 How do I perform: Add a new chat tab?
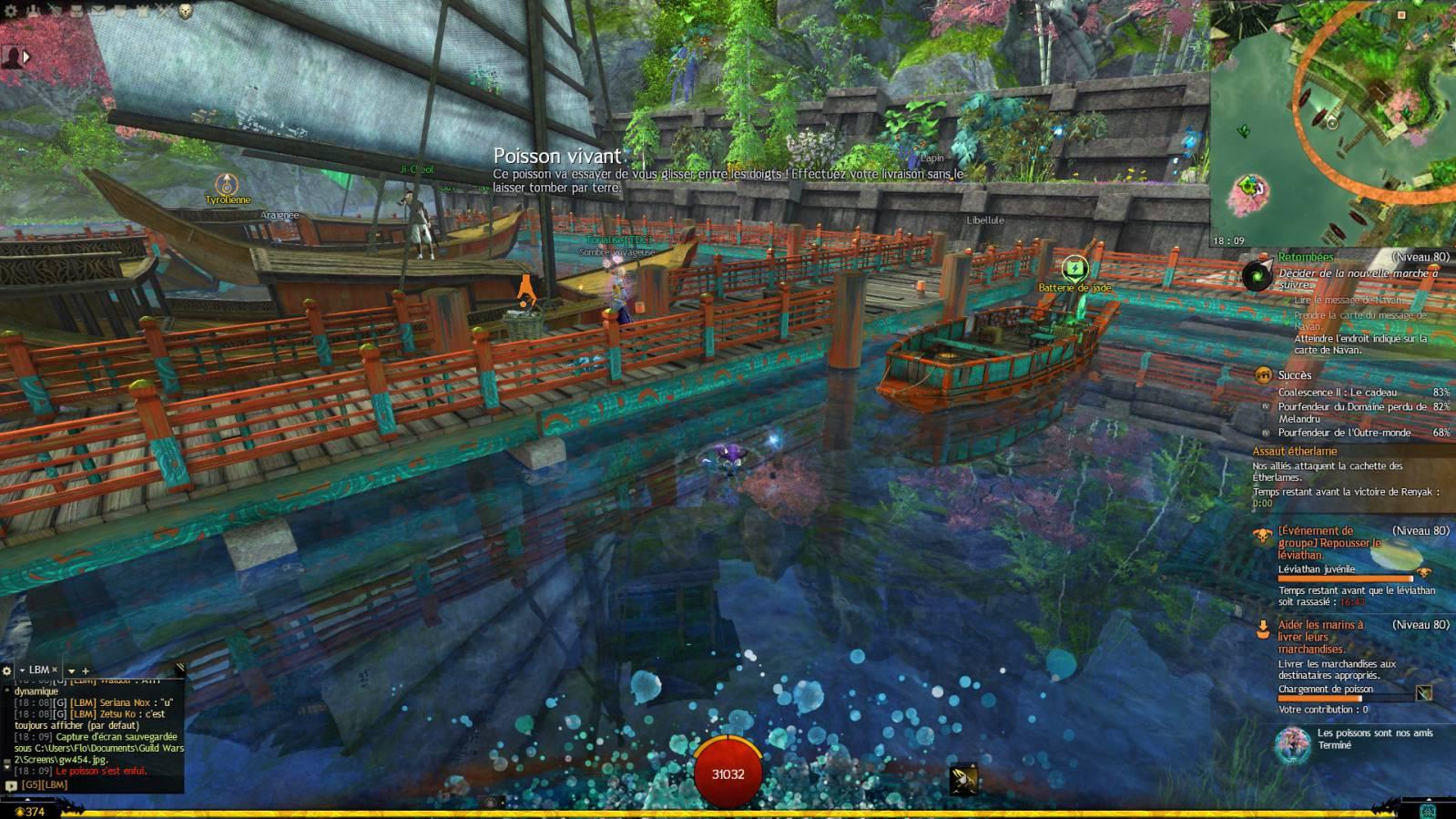click(x=86, y=671)
